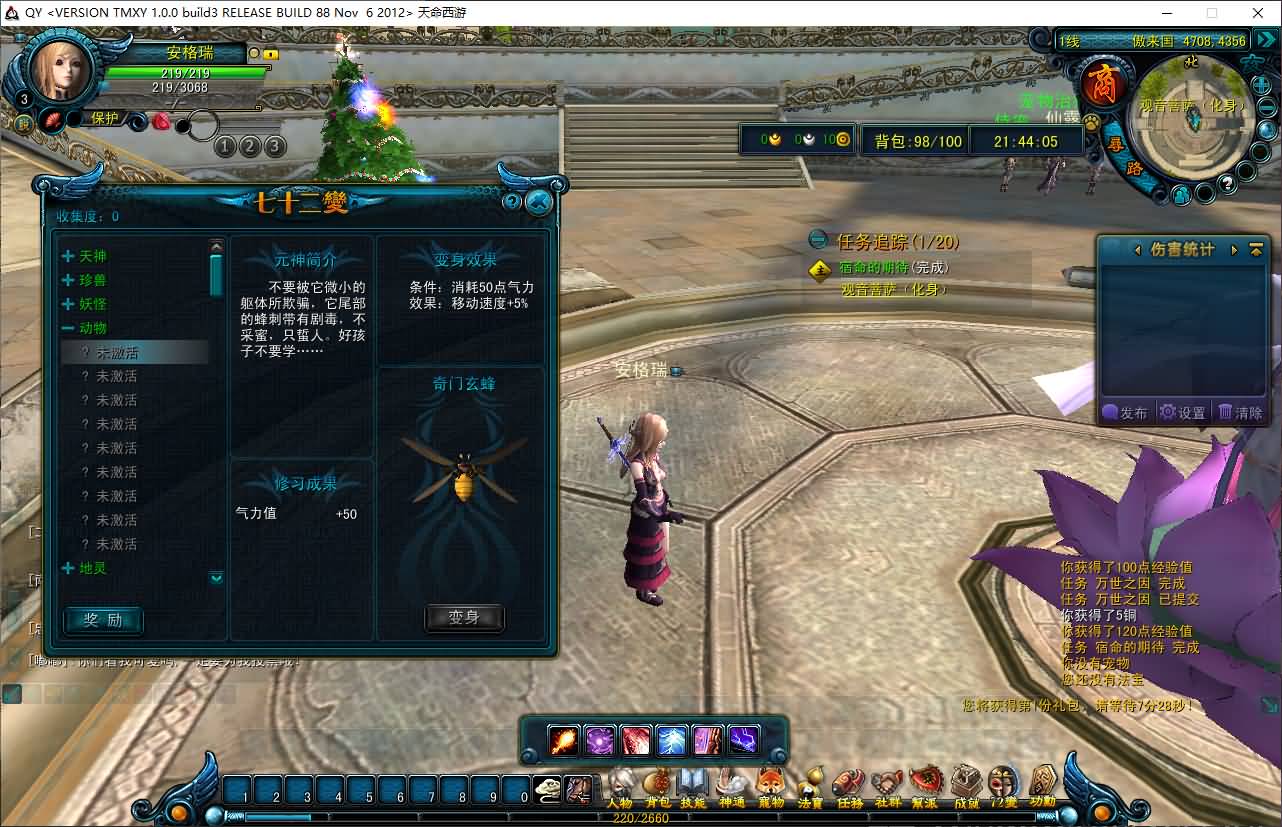The height and width of the screenshot is (827, 1282).
Task: Expand the 地灵 category
Action: (x=68, y=568)
